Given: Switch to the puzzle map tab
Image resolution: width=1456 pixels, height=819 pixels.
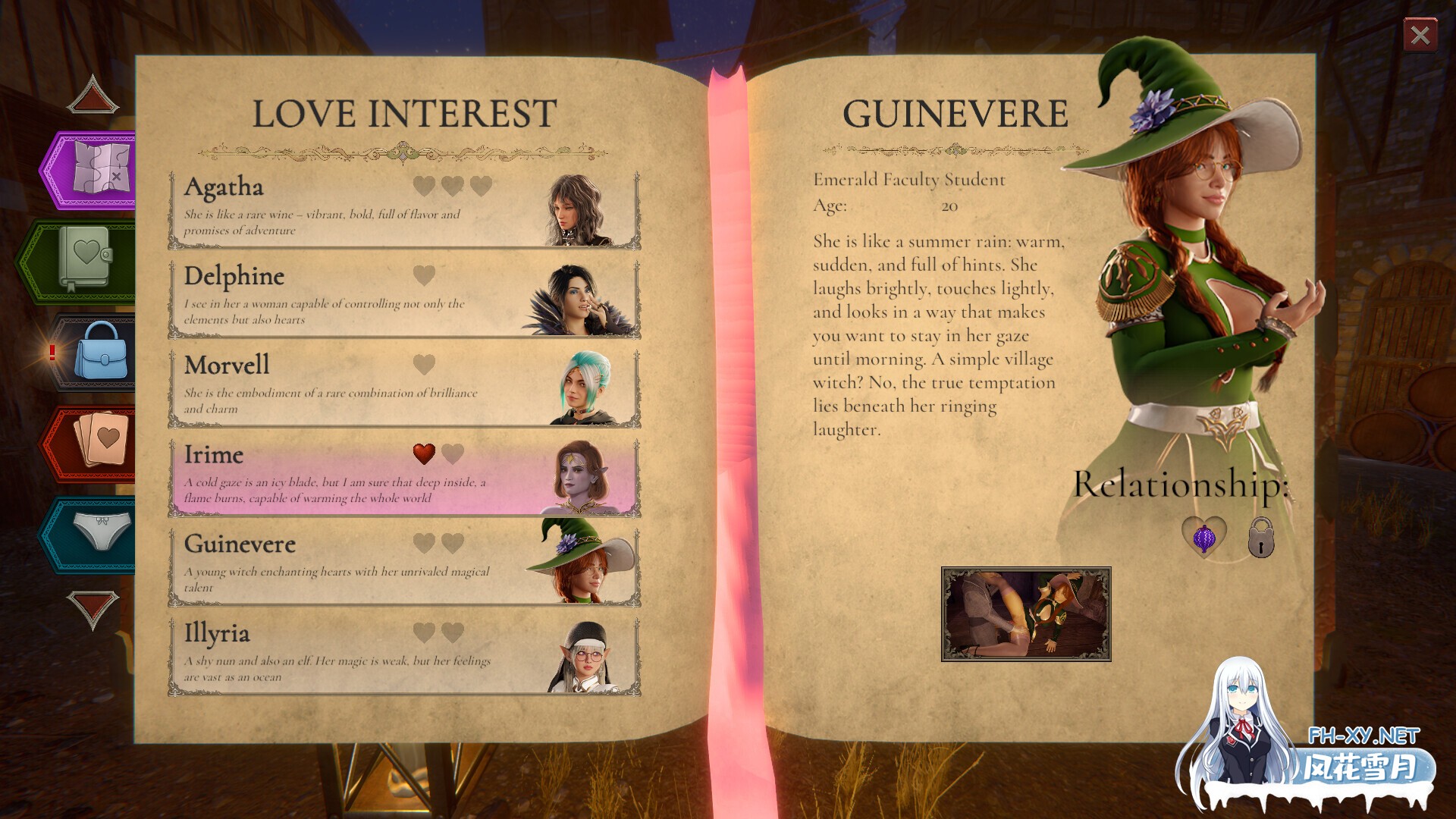Looking at the screenshot, I should click(99, 170).
